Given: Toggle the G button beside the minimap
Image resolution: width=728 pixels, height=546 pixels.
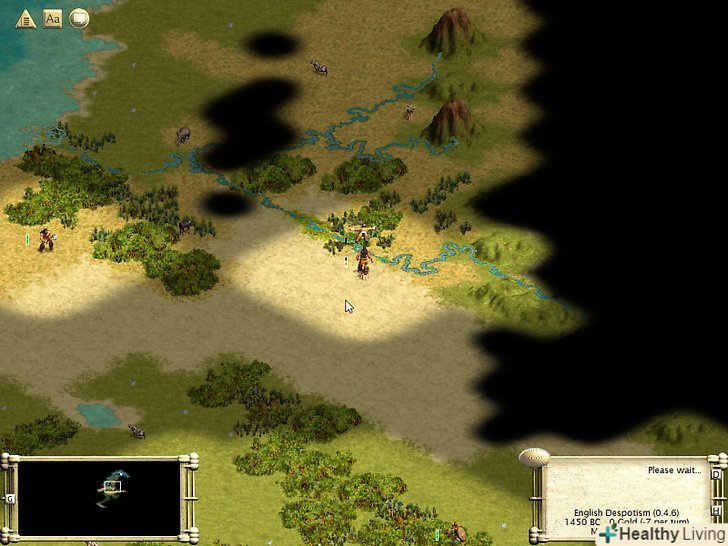Looking at the screenshot, I should (x=10, y=497).
